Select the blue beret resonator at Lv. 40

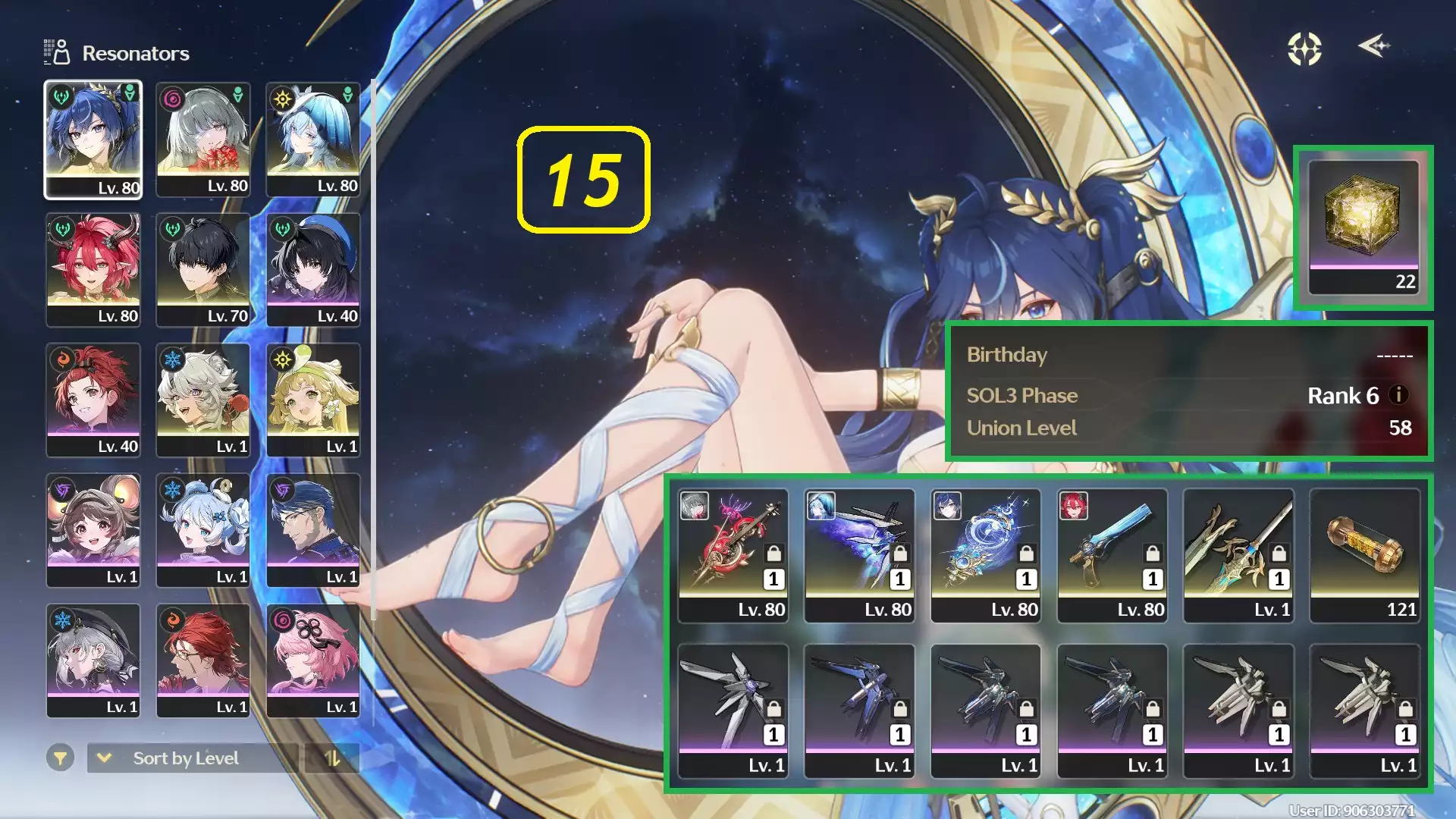pos(313,270)
